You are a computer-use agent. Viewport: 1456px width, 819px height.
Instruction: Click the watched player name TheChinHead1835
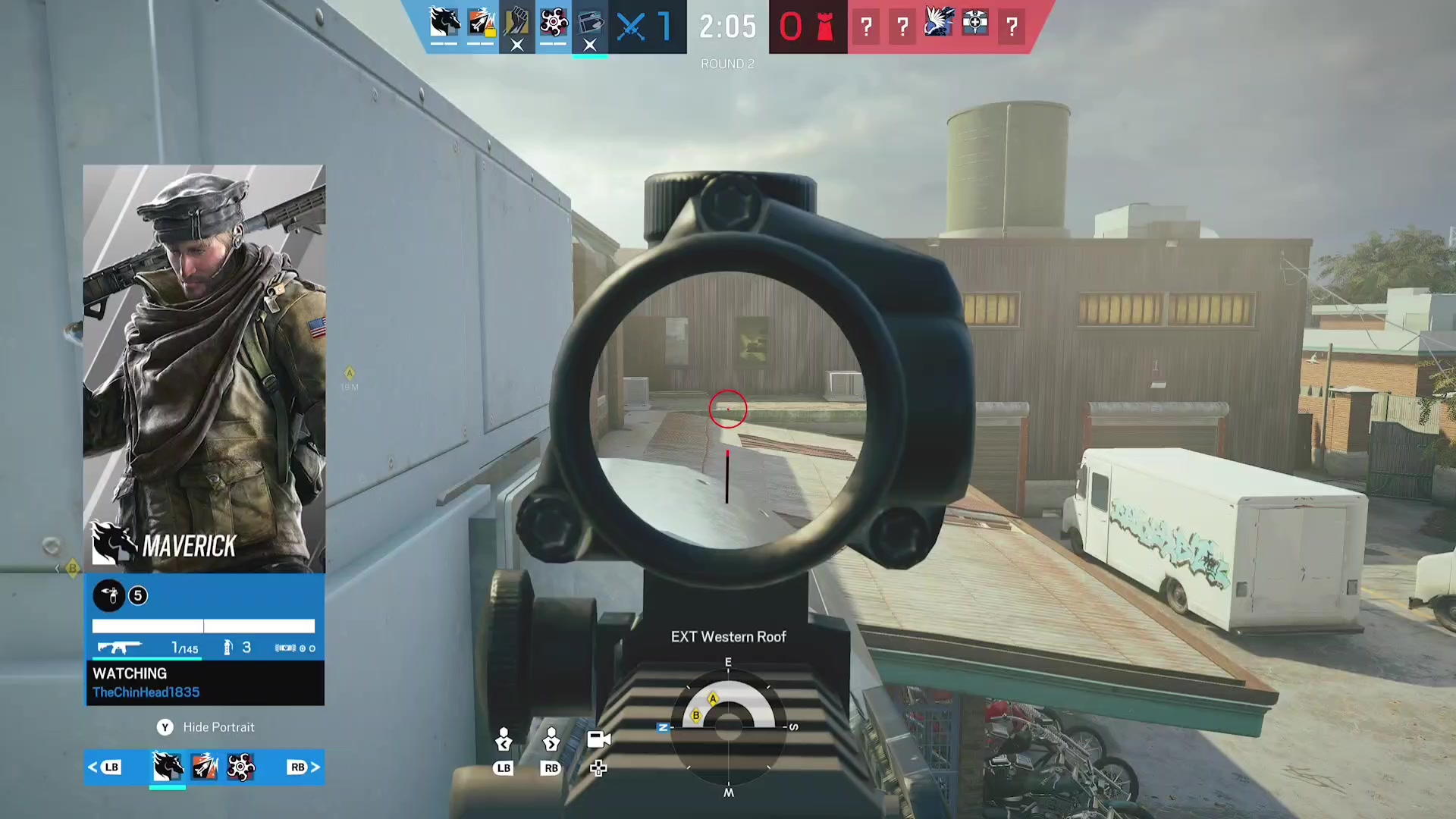pyautogui.click(x=146, y=692)
